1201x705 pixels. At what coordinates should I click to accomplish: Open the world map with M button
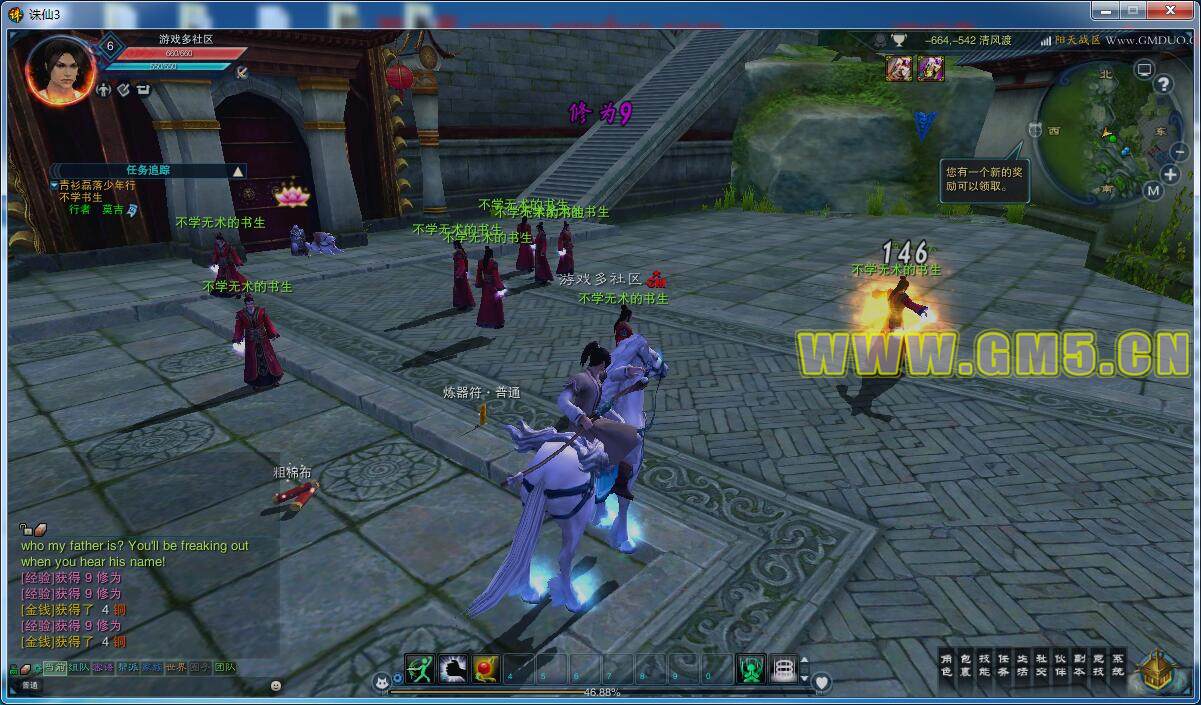point(1153,190)
